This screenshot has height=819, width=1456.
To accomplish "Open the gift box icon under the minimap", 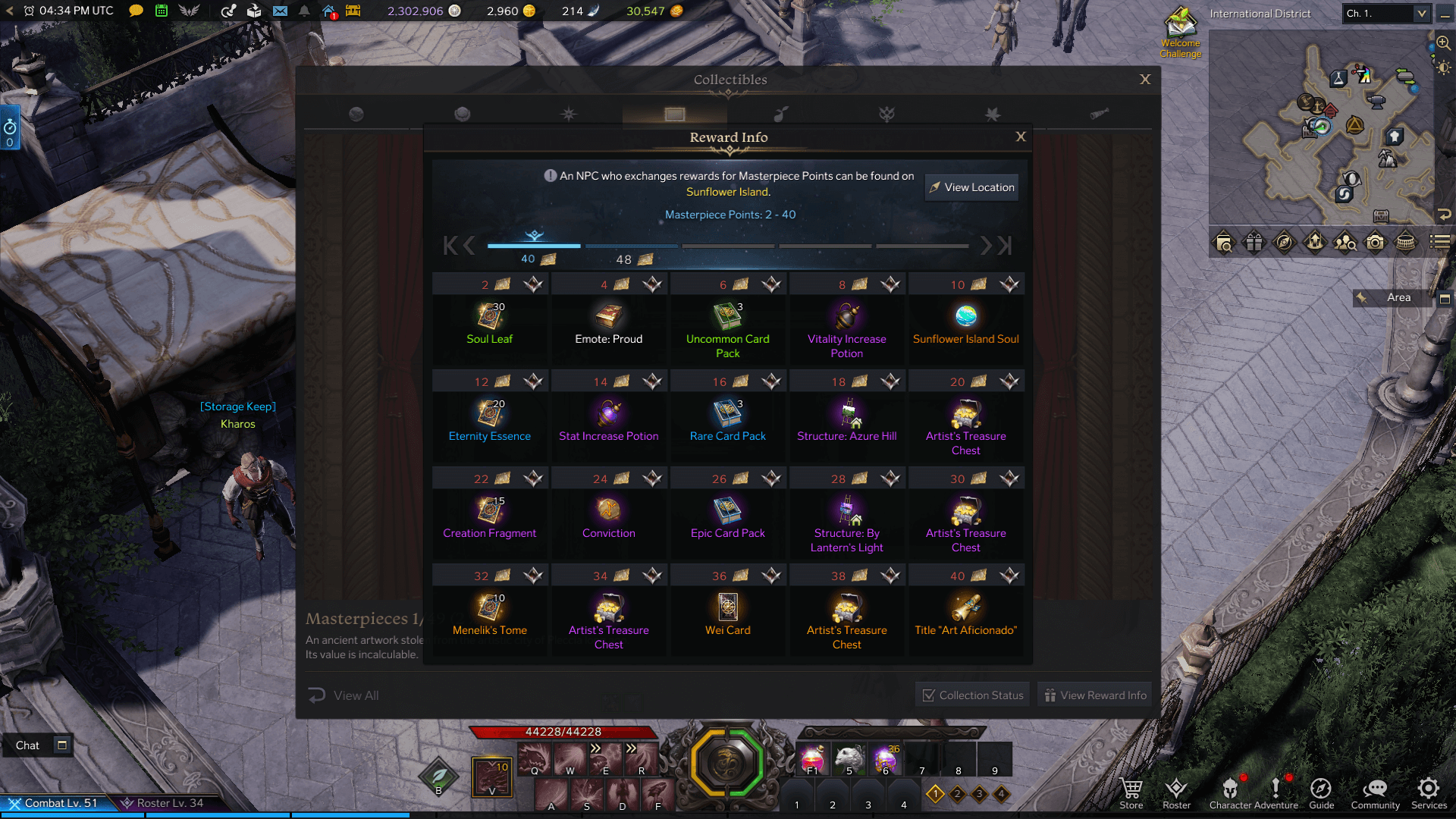I will (x=1254, y=243).
